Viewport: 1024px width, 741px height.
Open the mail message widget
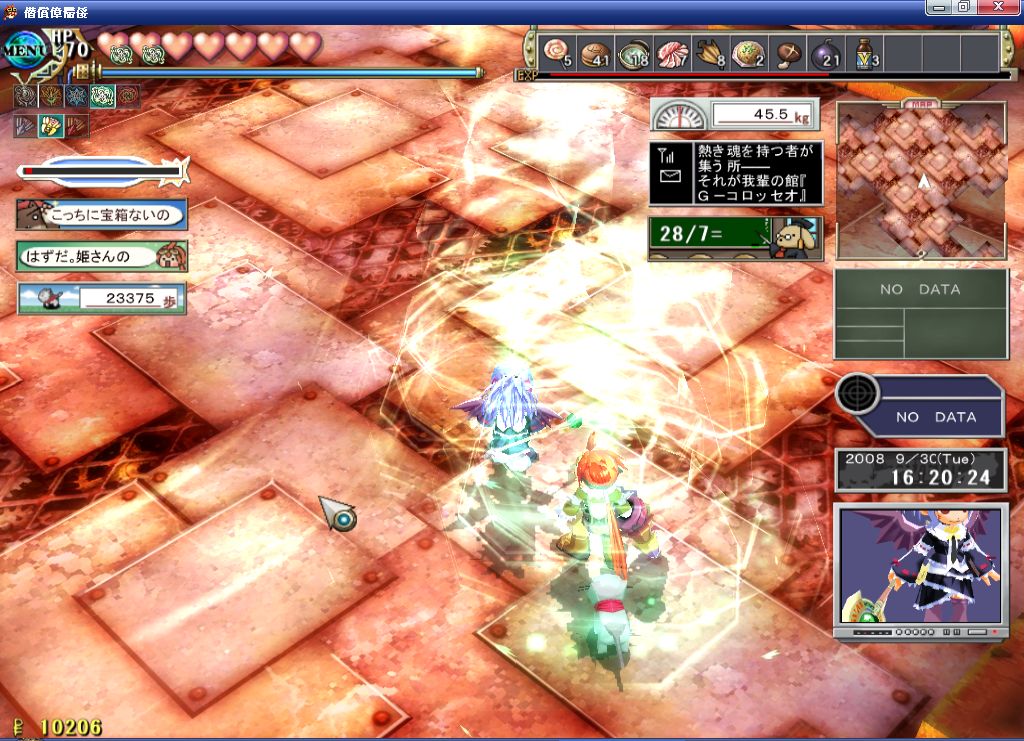[736, 173]
